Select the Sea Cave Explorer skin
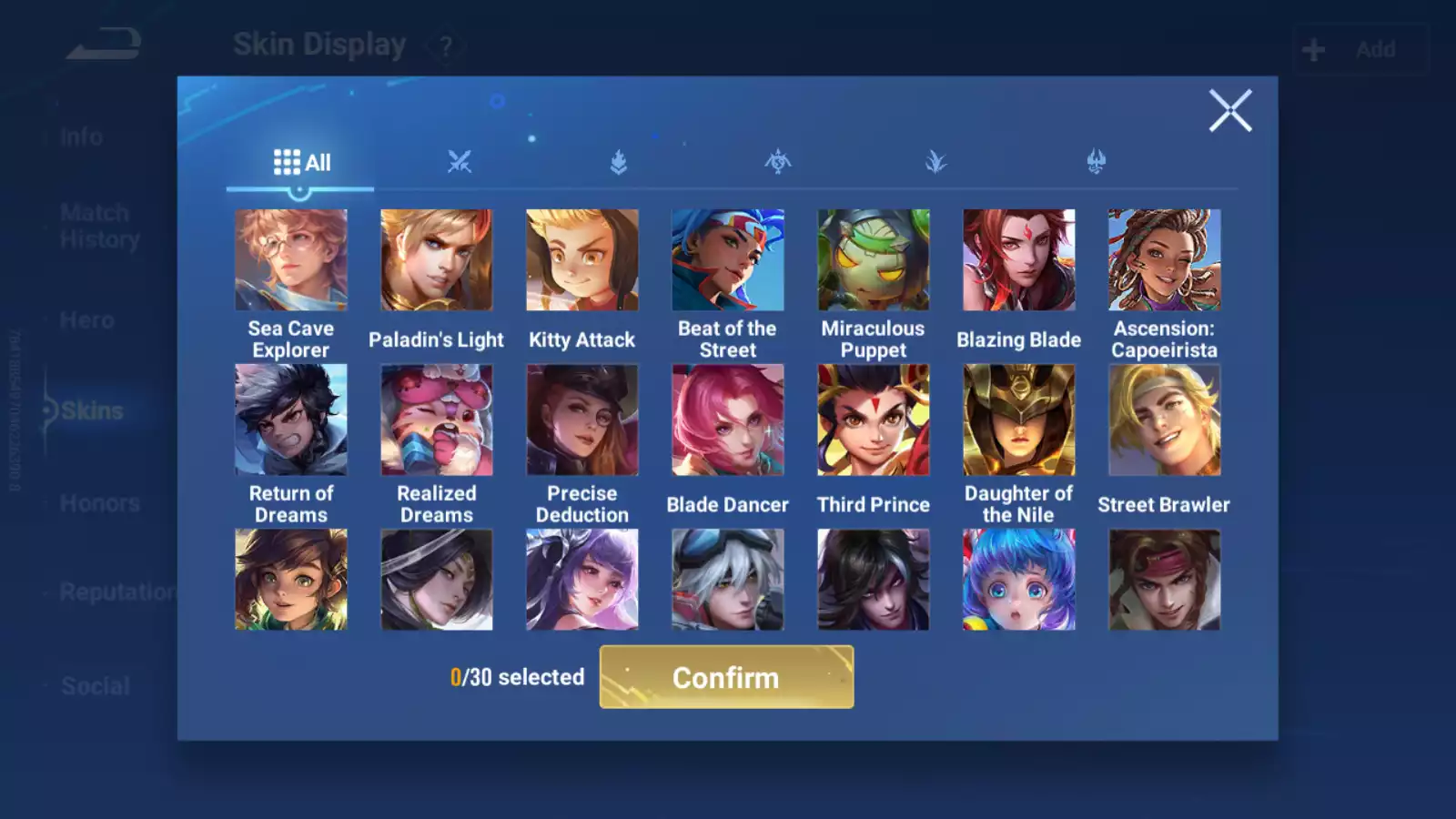Viewport: 1456px width, 819px height. (x=290, y=258)
